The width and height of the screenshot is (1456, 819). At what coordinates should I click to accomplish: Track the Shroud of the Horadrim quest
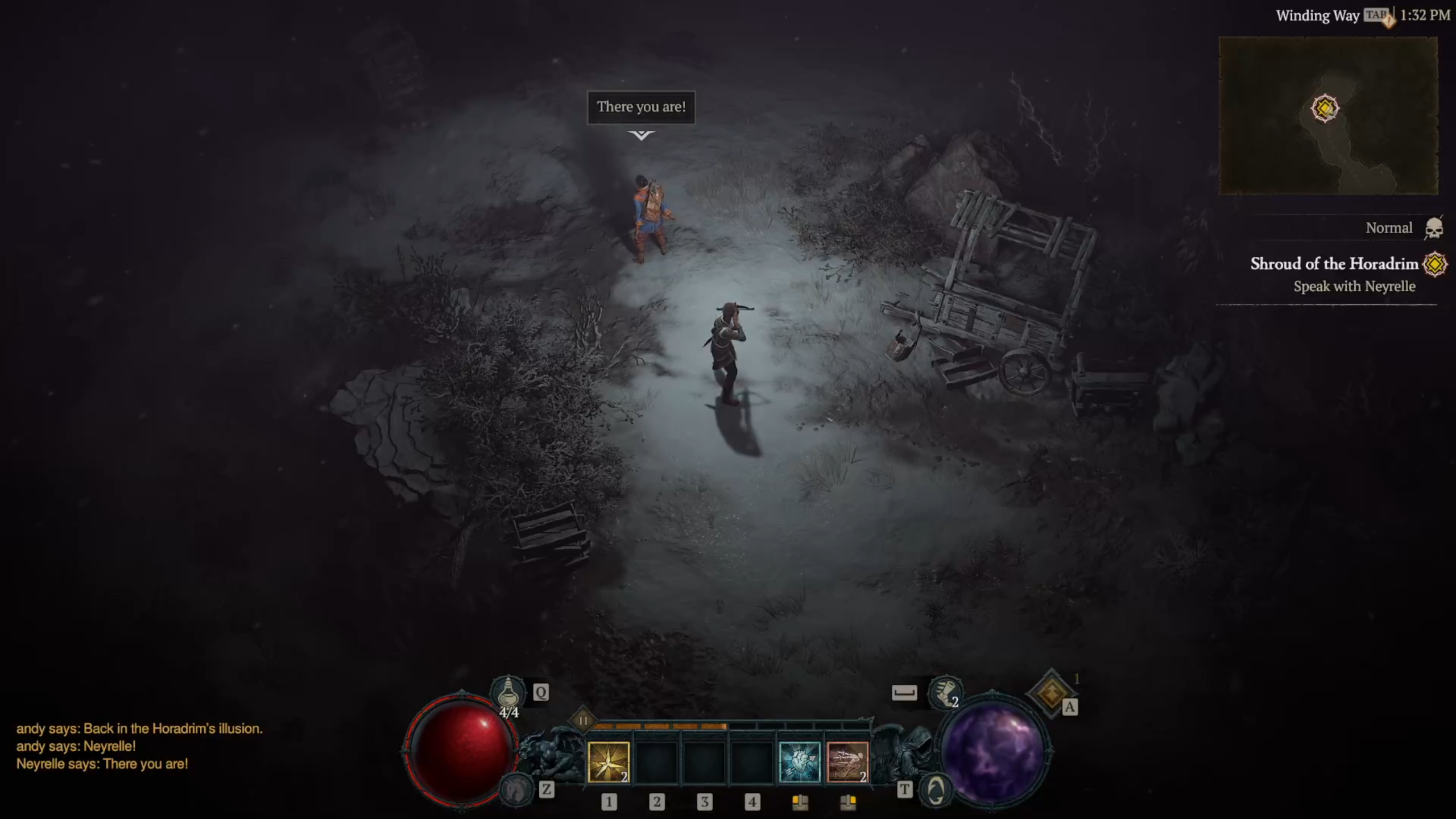(x=1334, y=264)
